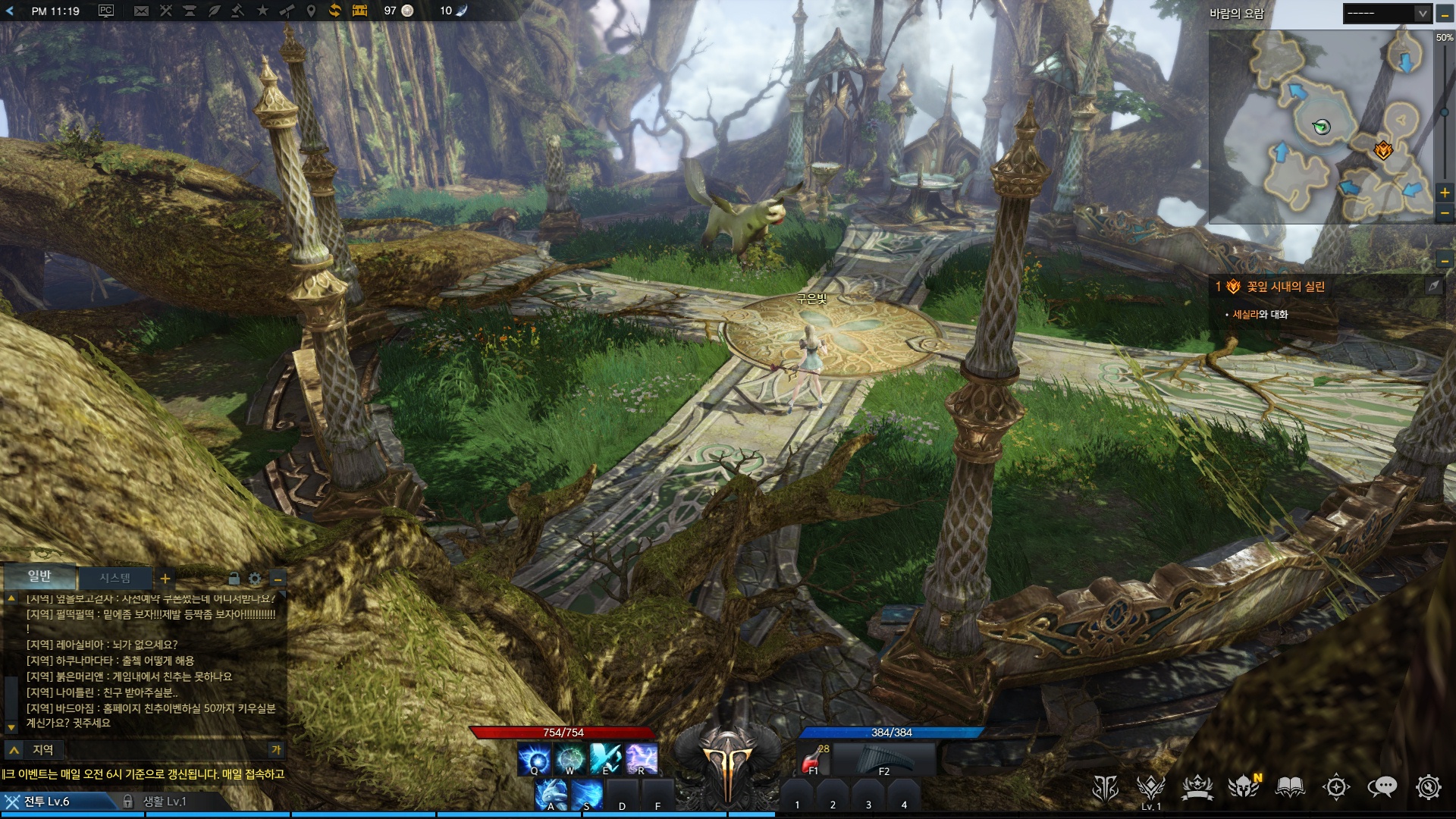Open chat window settings gear
This screenshot has width=1456, height=819.
(x=255, y=579)
